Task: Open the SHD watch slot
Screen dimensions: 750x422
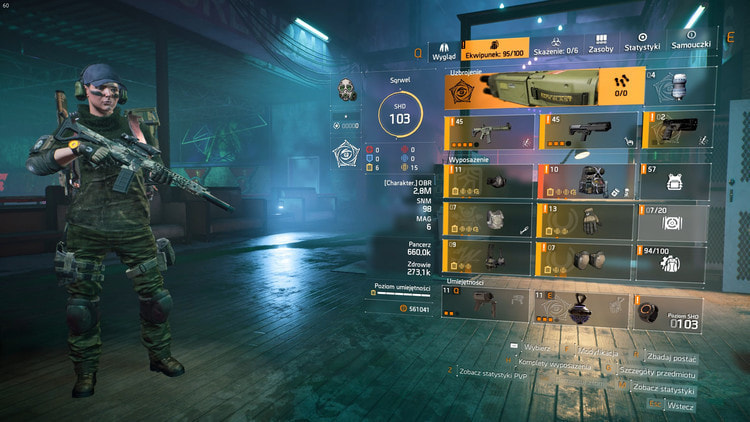Action: click(x=670, y=309)
